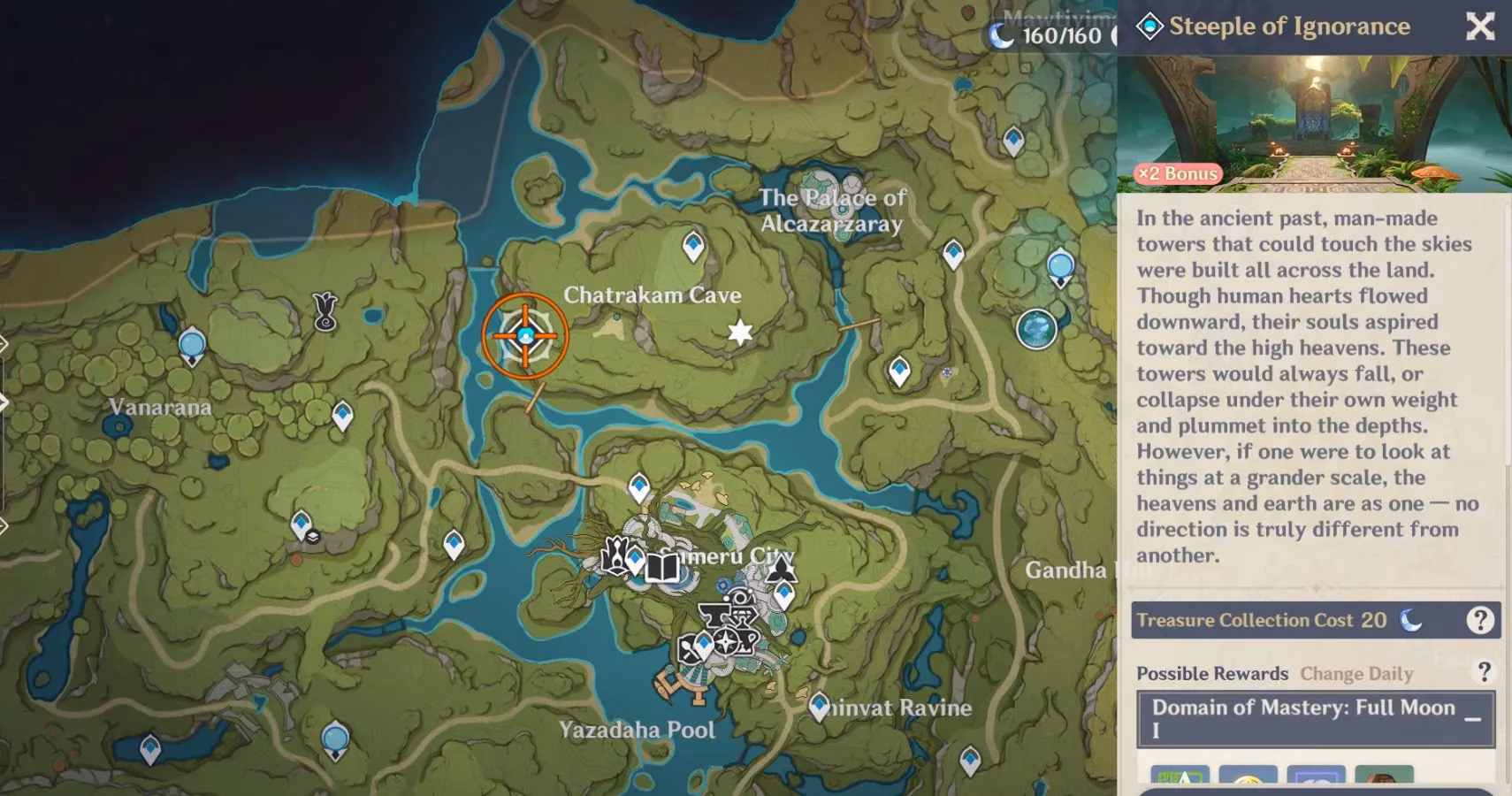
Task: Select the trefoil emblem icon in Sumeru City
Action: [x=781, y=569]
